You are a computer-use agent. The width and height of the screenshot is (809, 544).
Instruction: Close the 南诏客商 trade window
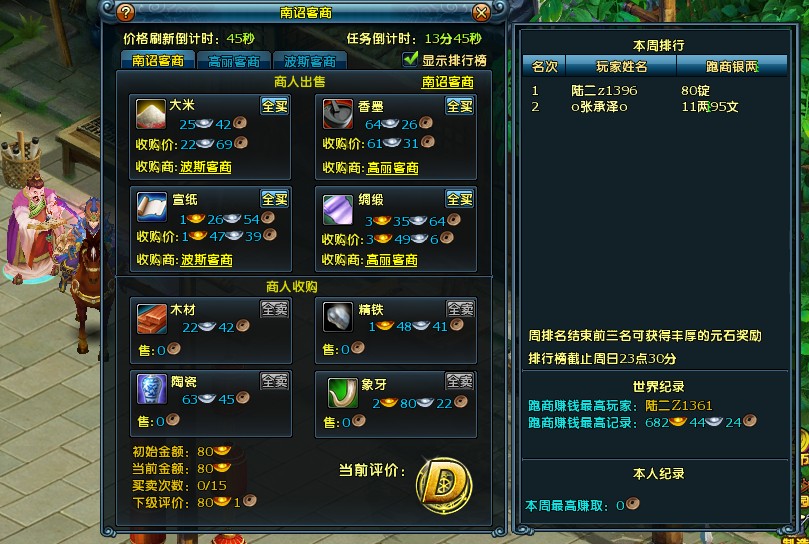click(x=481, y=13)
